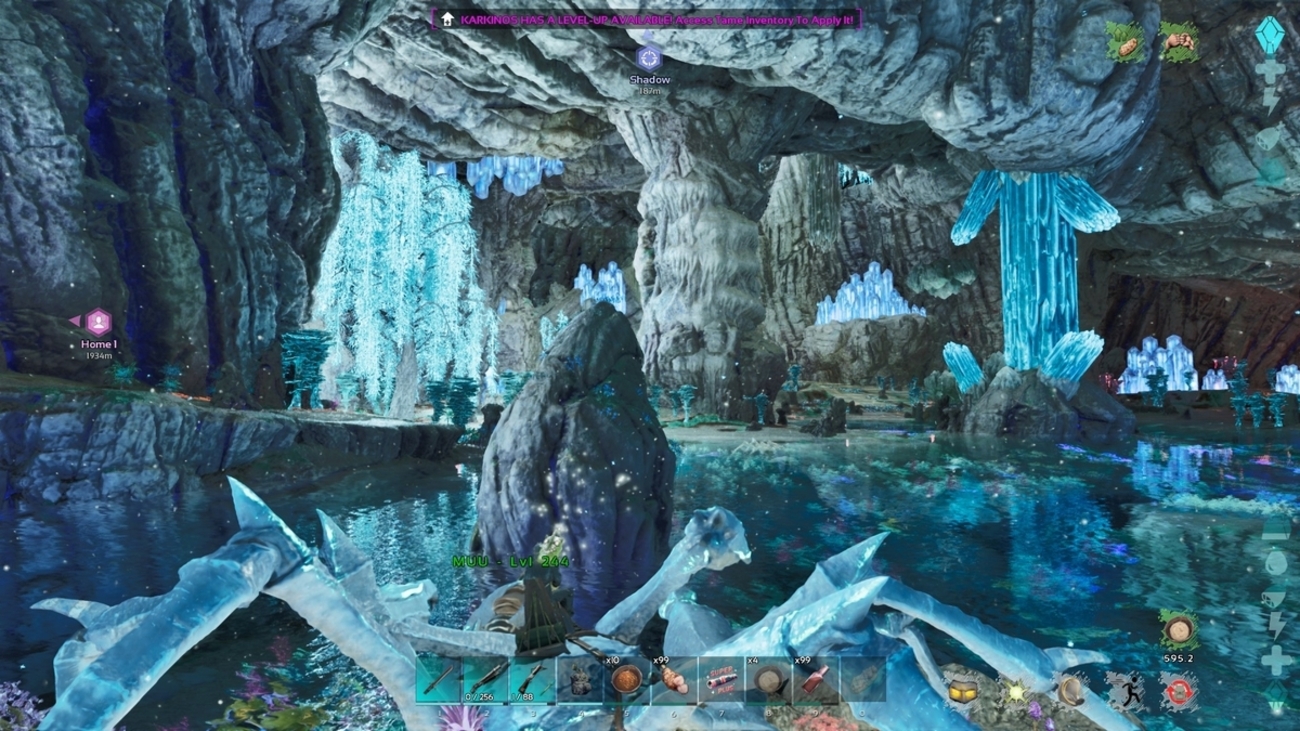
Task: Use the x10 stew bowl
Action: coord(627,681)
